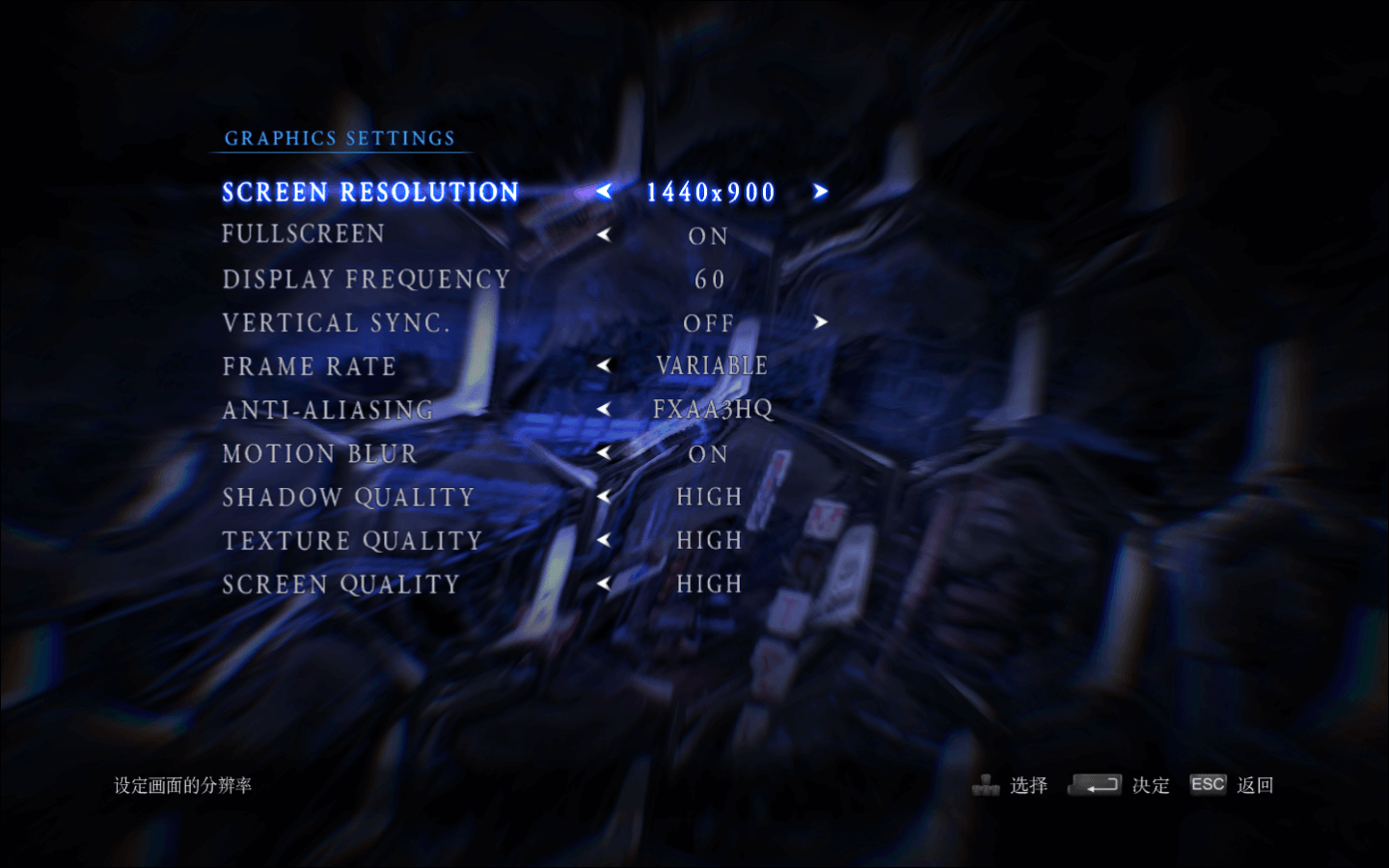Viewport: 1389px width, 868px height.
Task: Reduce Shadow Quality using its left arrow
Action: [604, 497]
